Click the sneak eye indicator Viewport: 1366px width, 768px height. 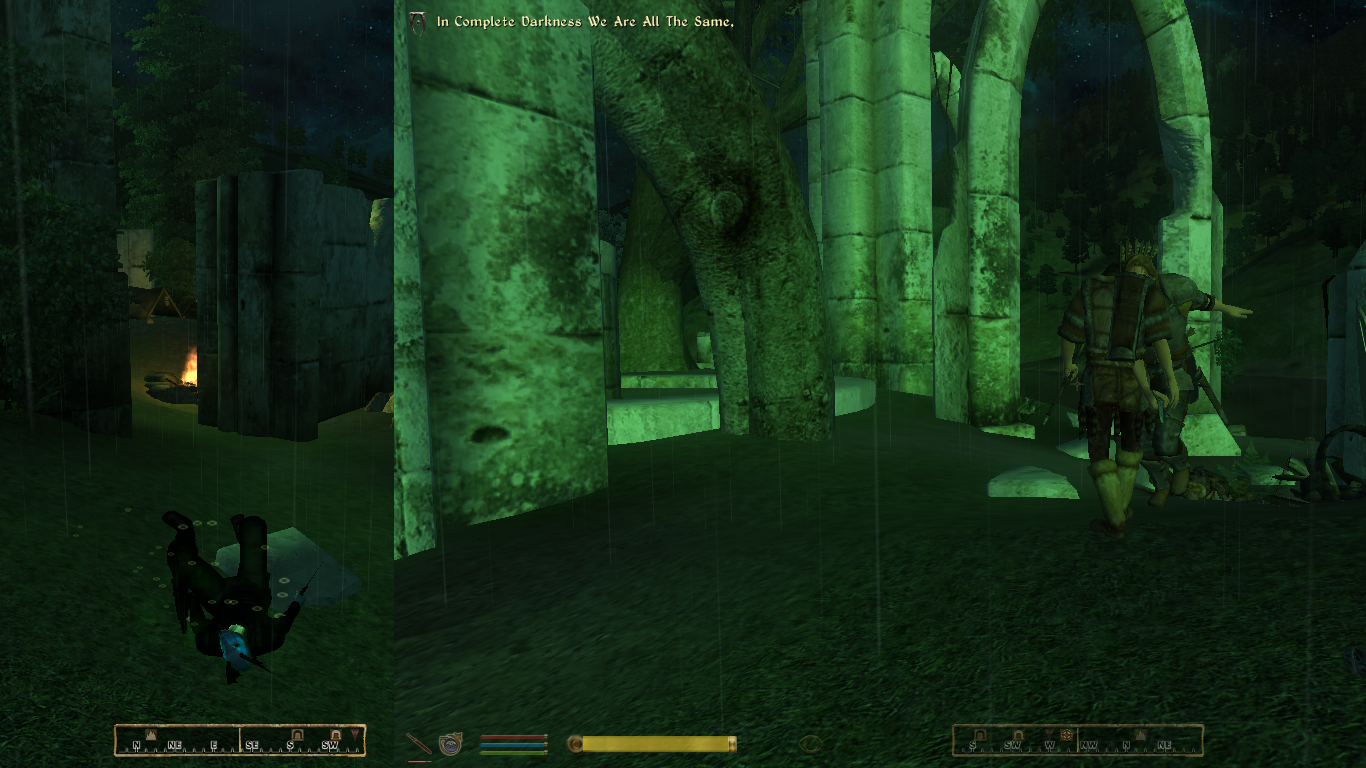(811, 743)
